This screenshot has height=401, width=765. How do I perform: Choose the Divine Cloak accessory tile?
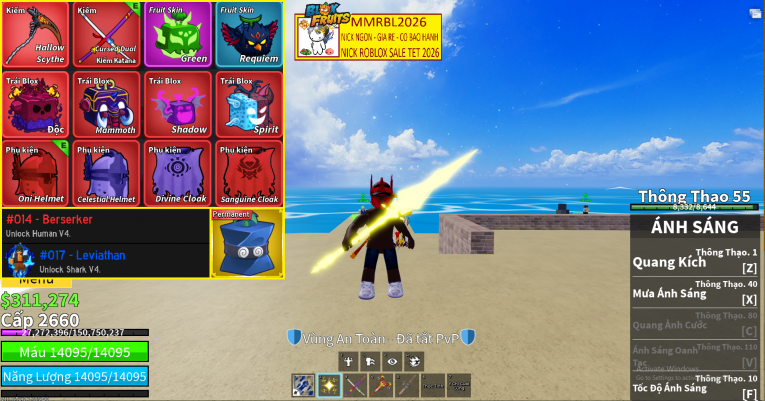(x=177, y=173)
